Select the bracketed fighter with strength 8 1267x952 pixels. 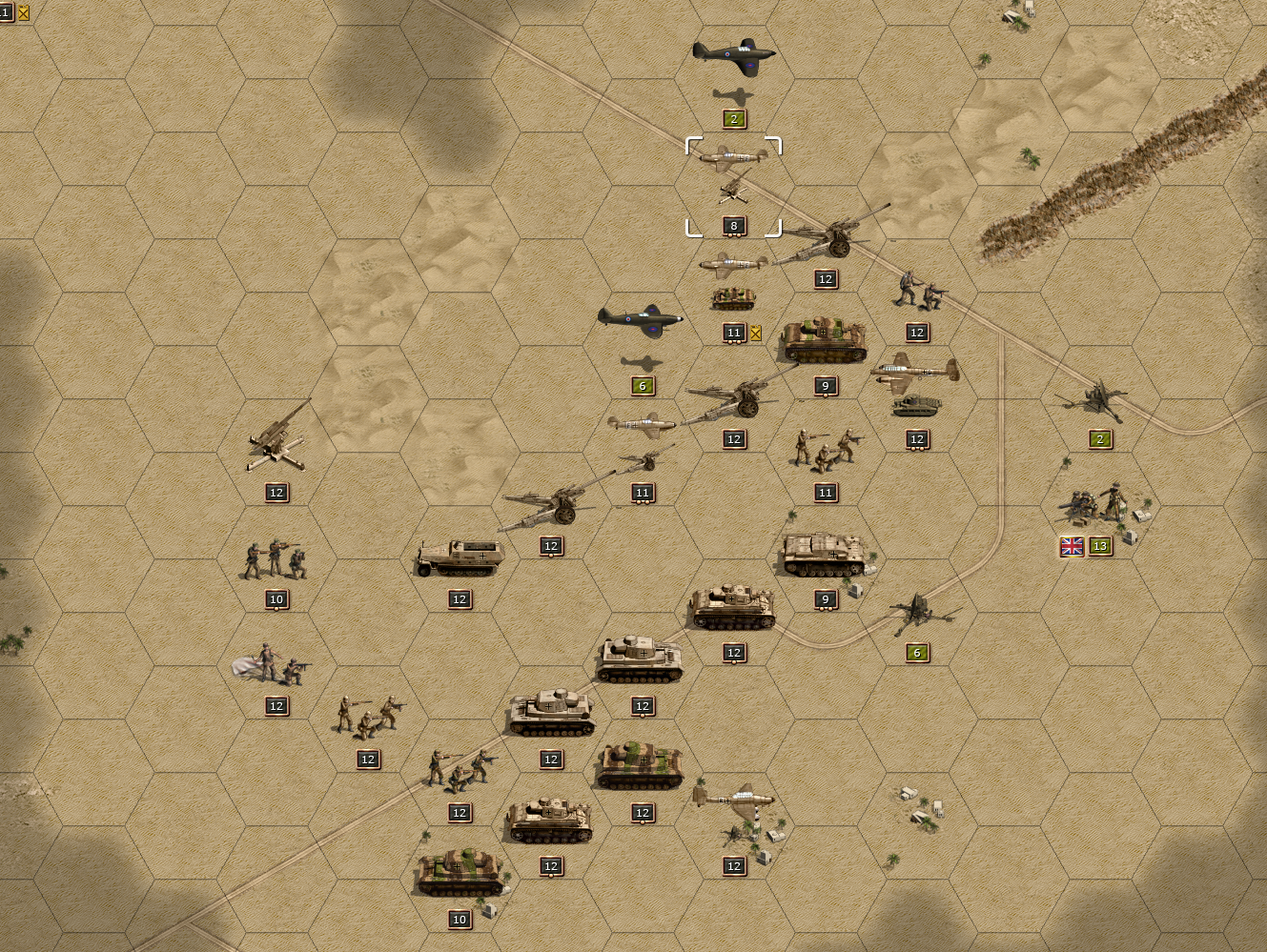[x=733, y=159]
